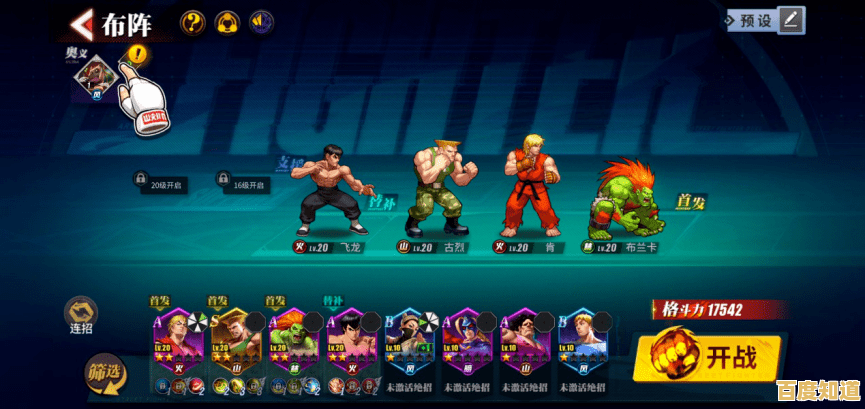
Task: Go back using the arrow beside 布阵
Action: click(80, 22)
